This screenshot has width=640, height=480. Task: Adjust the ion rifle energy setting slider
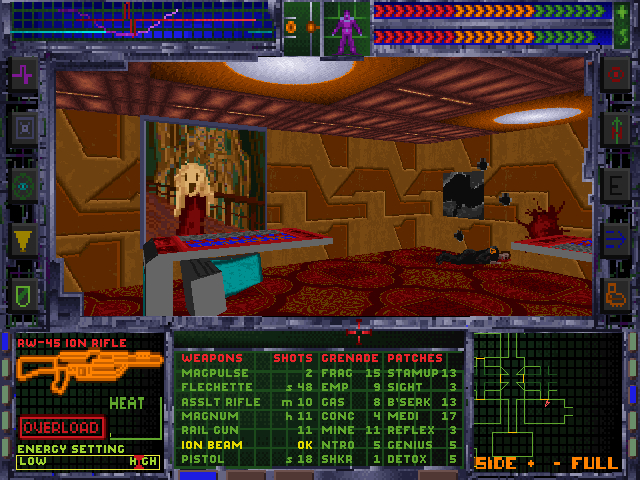tap(88, 461)
